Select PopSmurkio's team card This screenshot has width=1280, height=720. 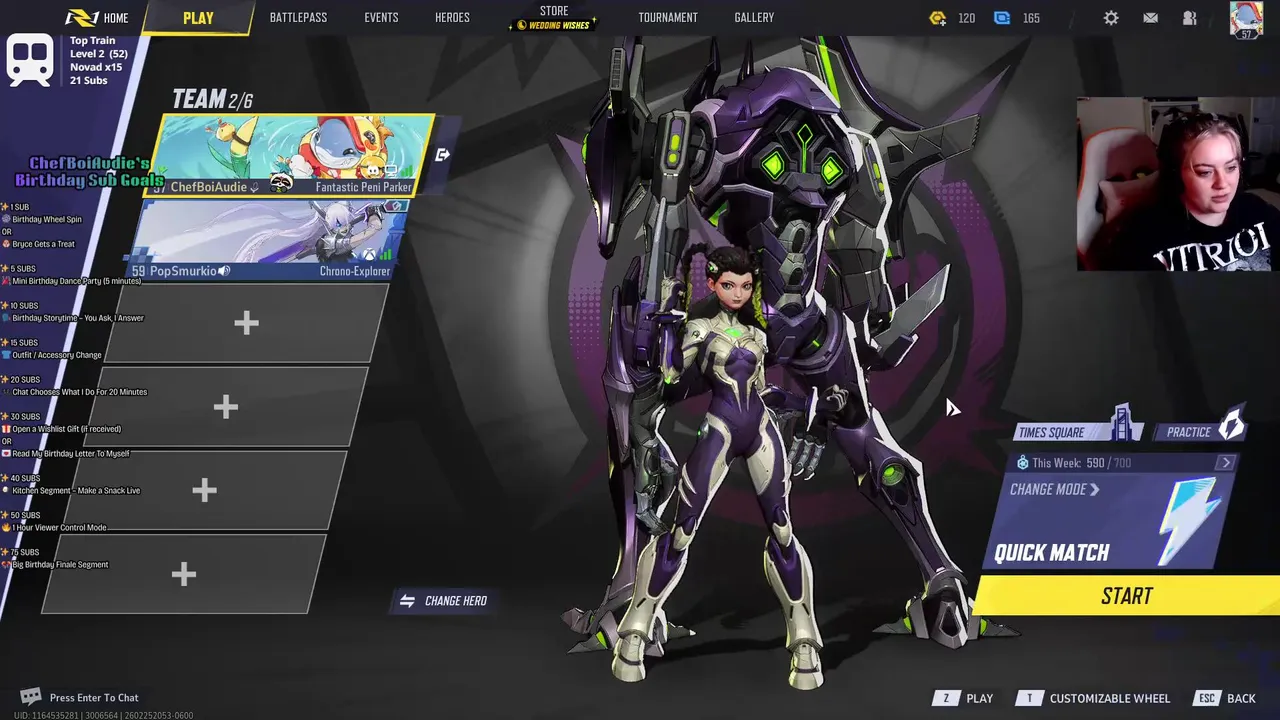(x=268, y=240)
